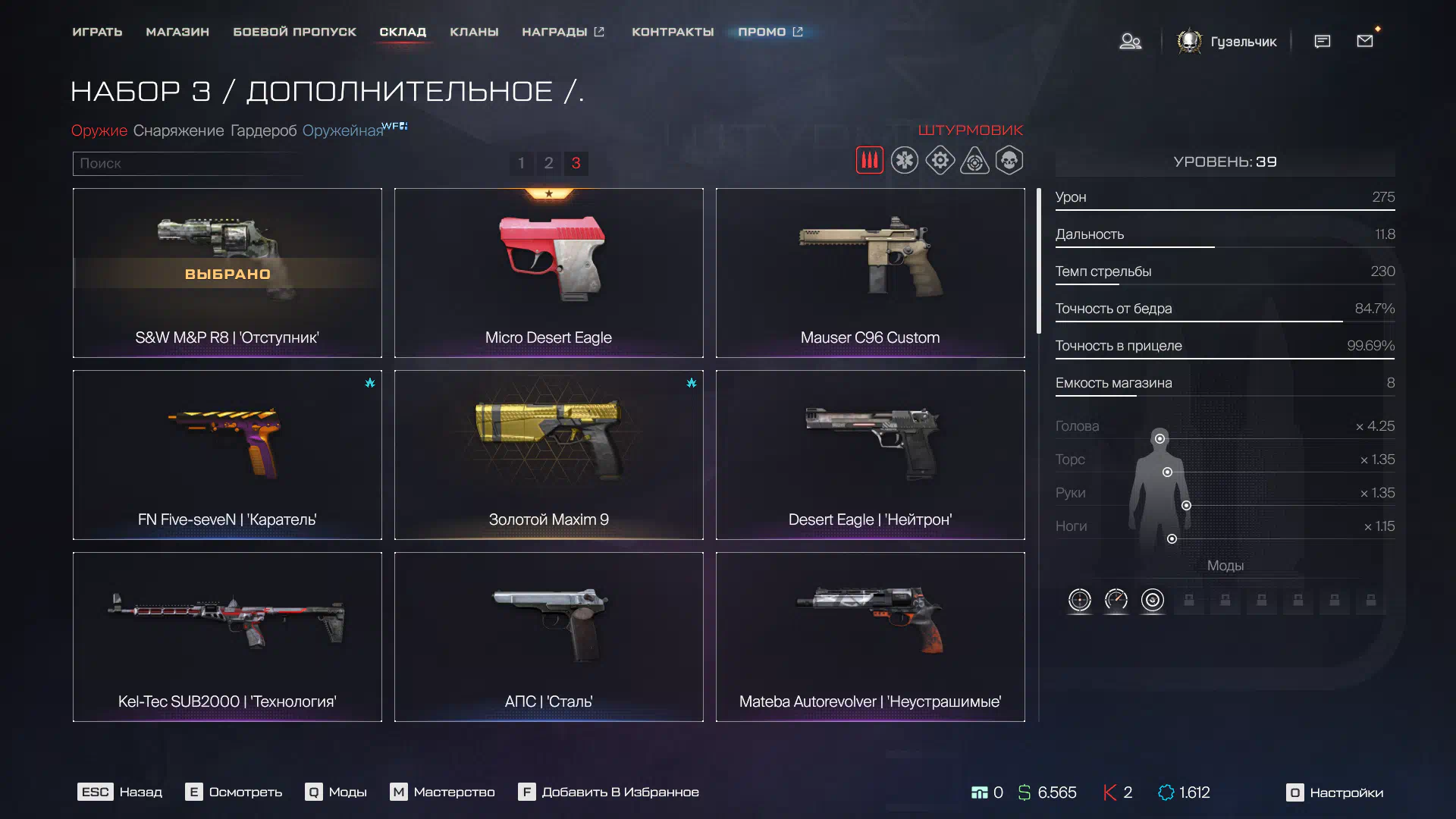
Task: Select loadout set number 2
Action: pos(548,163)
